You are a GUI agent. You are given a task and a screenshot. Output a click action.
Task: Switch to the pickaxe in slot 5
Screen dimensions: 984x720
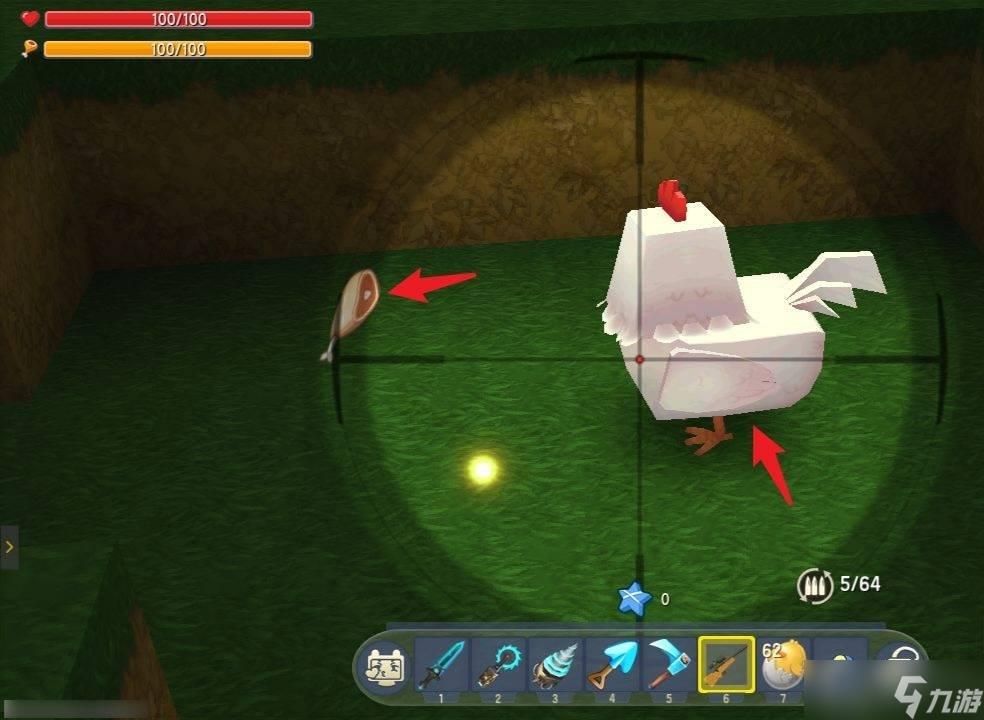(x=668, y=663)
